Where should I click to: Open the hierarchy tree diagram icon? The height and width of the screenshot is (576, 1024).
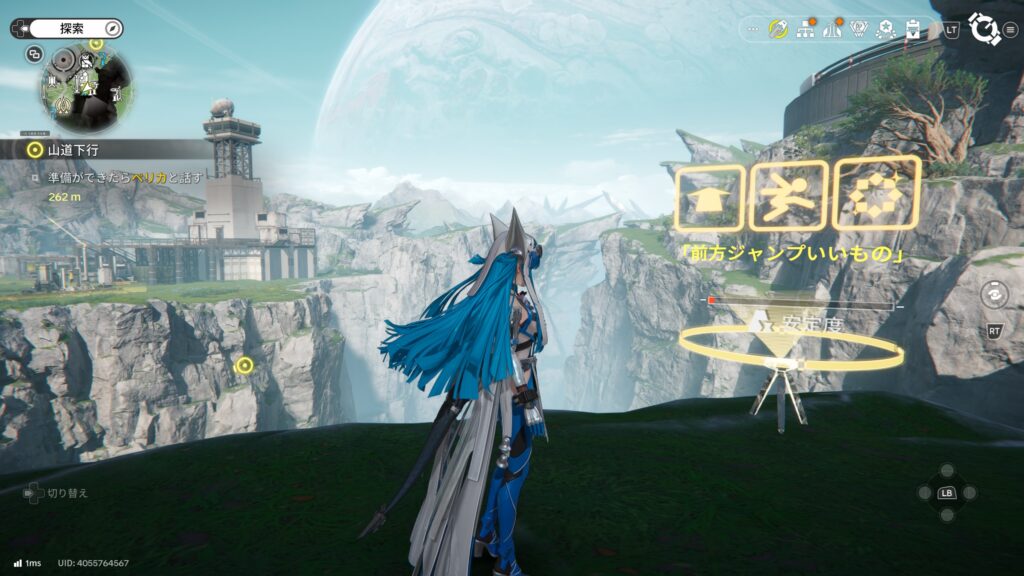[805, 30]
